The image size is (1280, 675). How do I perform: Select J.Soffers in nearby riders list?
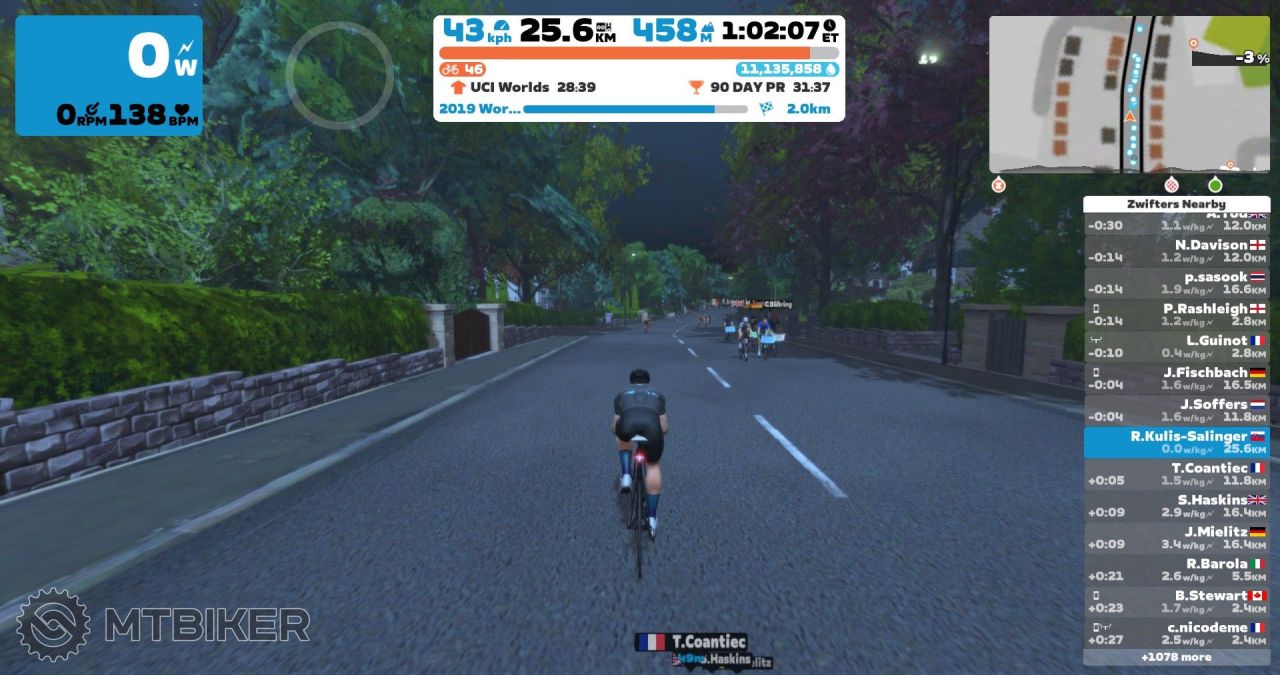[1176, 411]
